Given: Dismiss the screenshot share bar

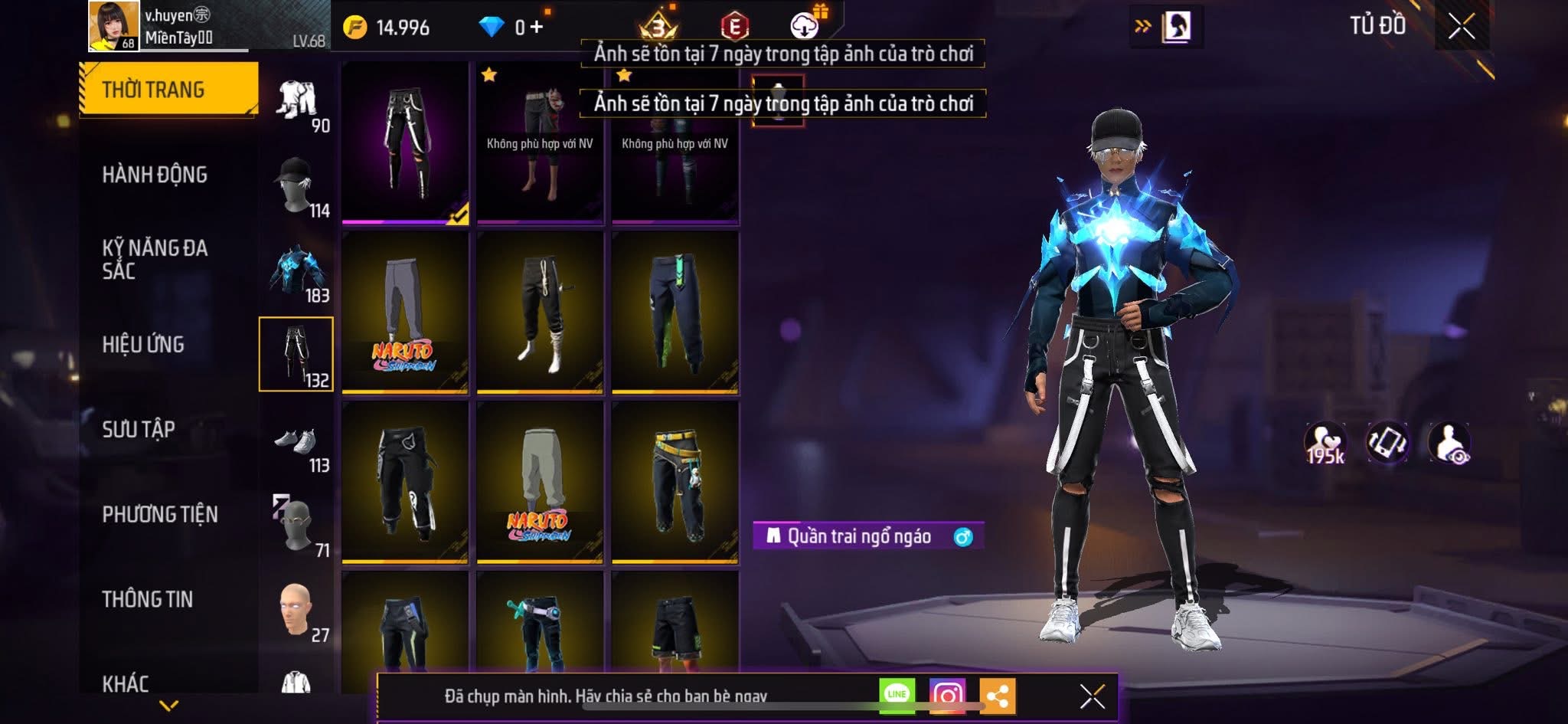Looking at the screenshot, I should 1092,696.
